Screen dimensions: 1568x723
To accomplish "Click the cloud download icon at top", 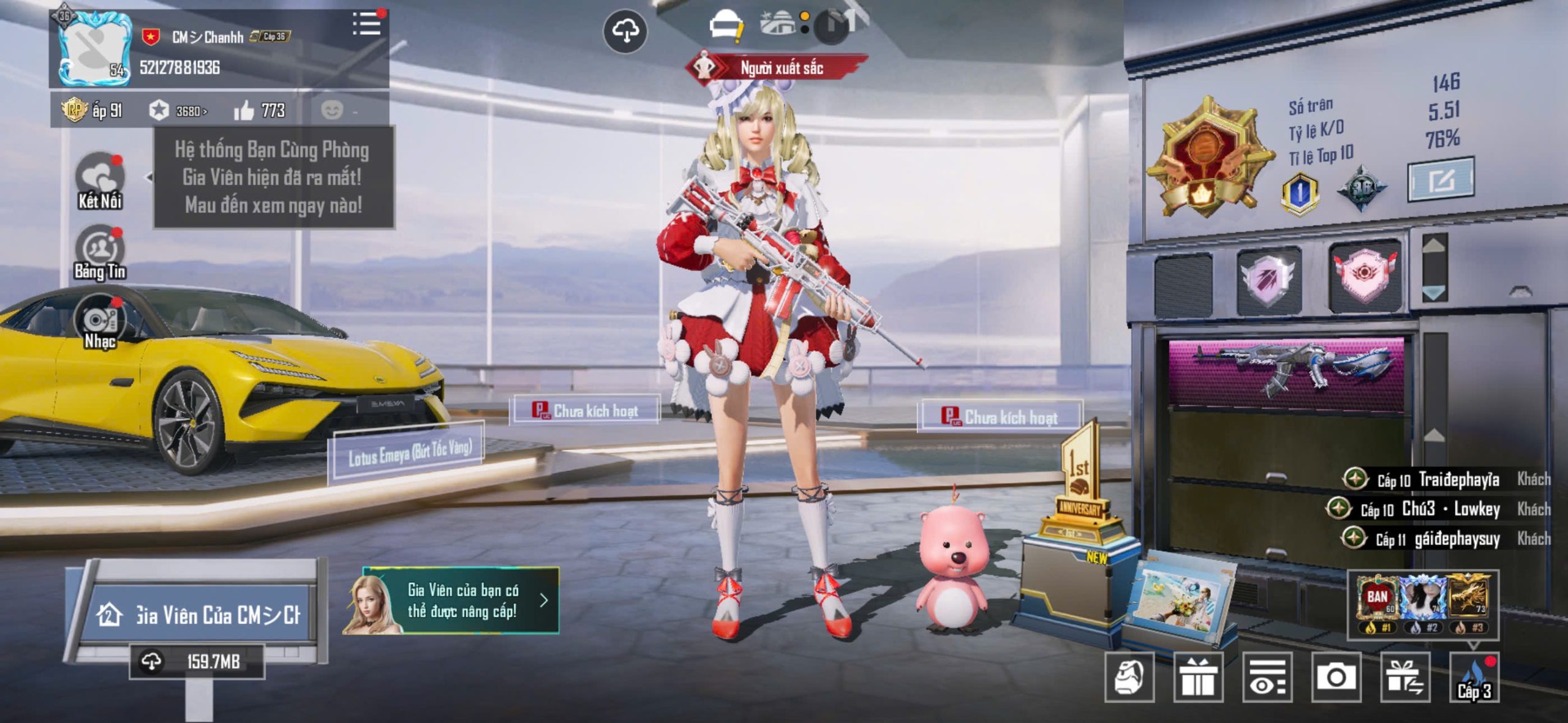I will pyautogui.click(x=625, y=31).
